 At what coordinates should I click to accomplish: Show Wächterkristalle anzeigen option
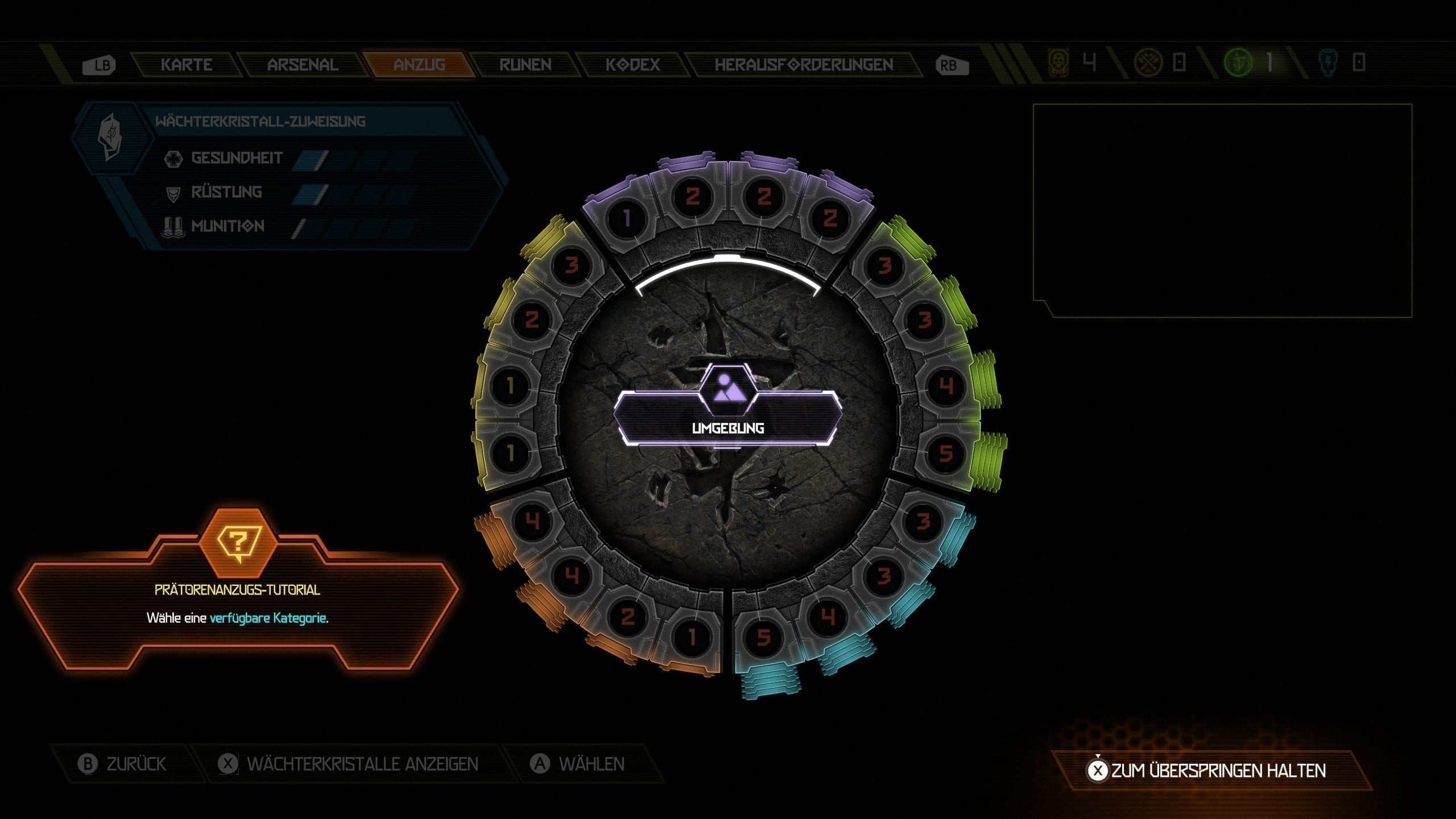pos(349,764)
